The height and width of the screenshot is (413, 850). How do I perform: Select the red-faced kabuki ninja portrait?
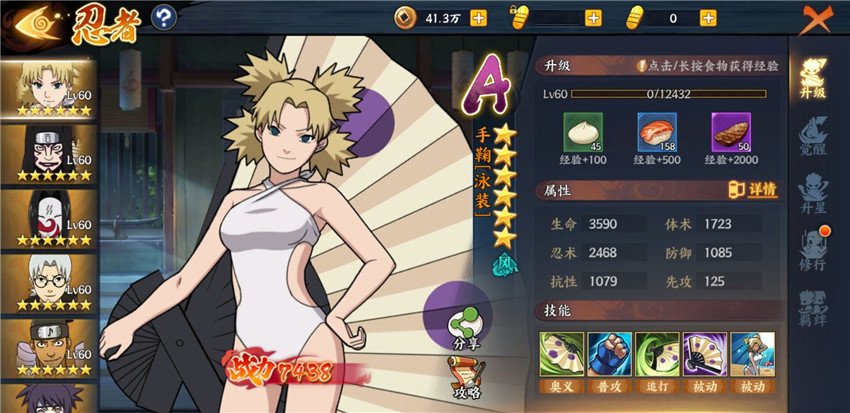pyautogui.click(x=49, y=153)
